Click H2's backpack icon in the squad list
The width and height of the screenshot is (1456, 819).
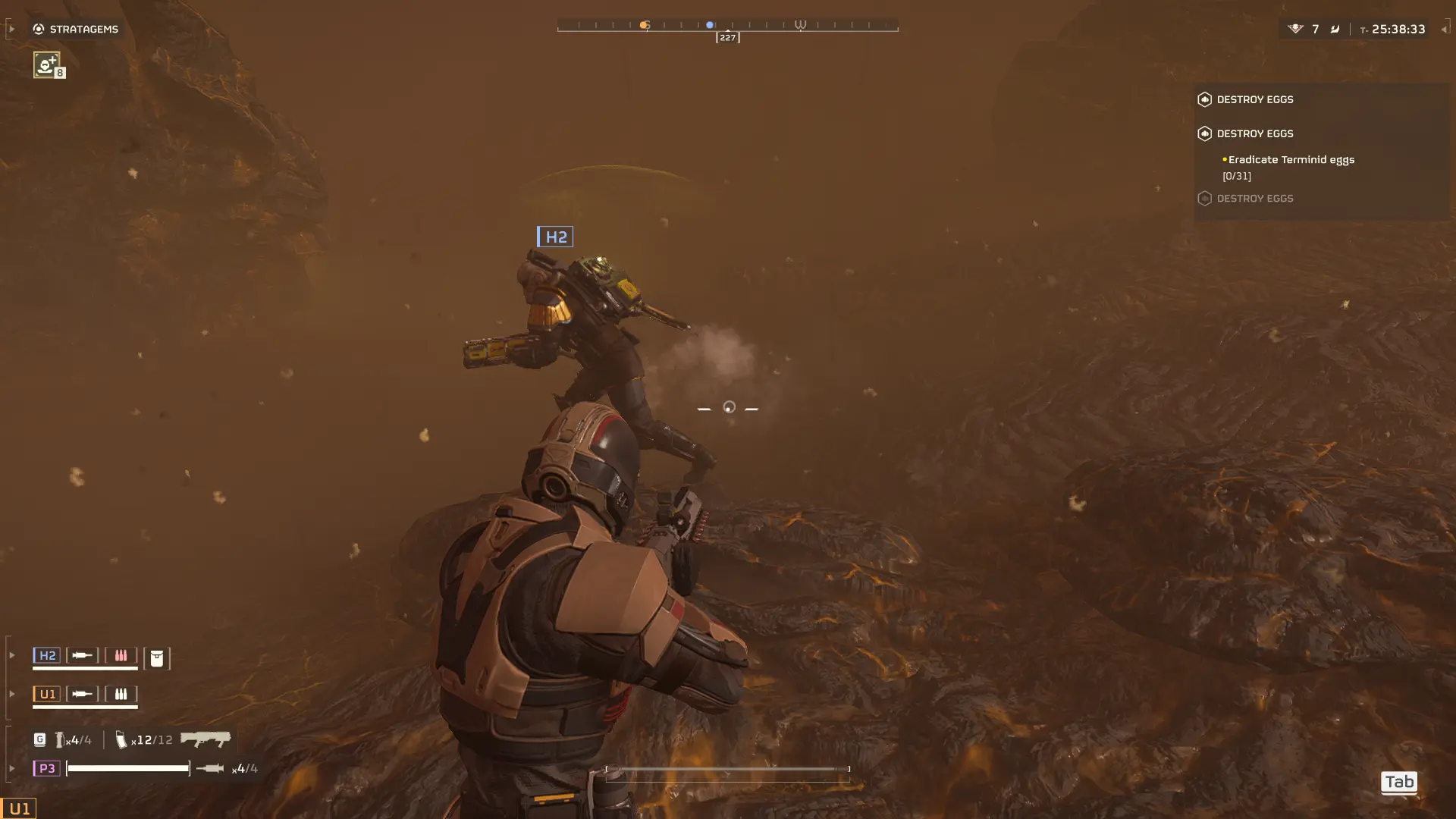tap(157, 658)
